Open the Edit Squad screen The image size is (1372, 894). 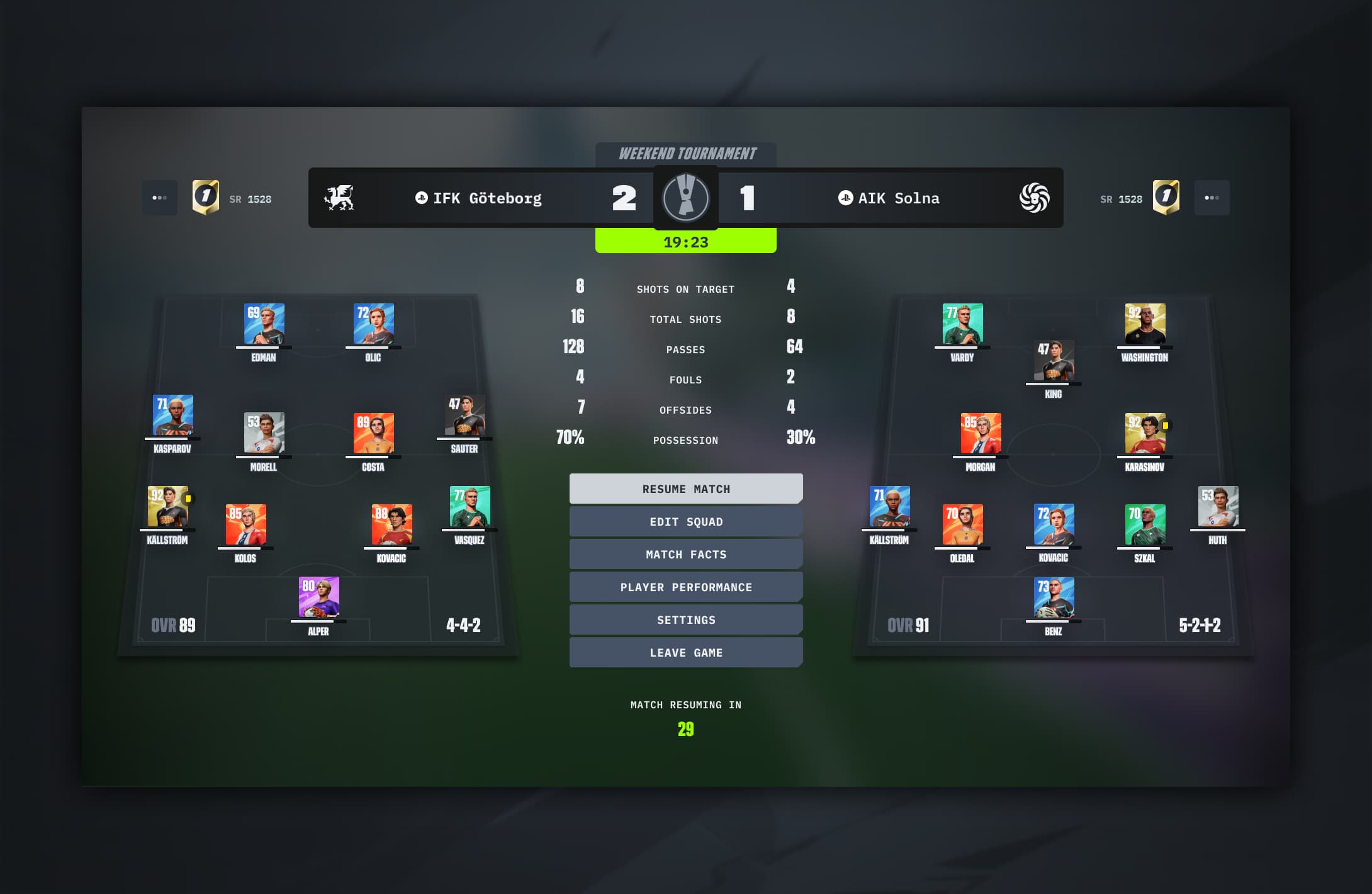[685, 521]
